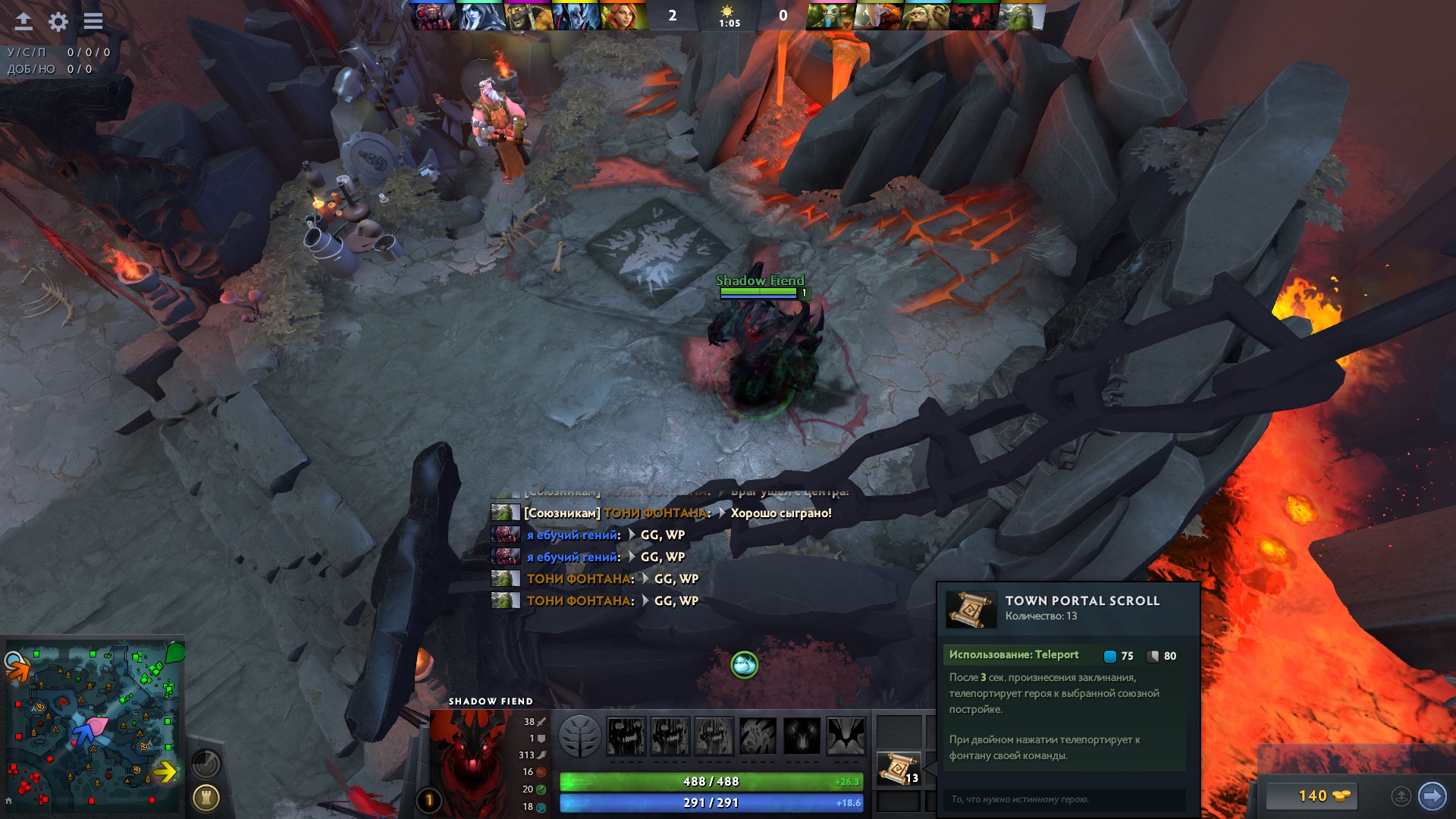
Task: Click the blue courier deliver arrow button
Action: pos(1432,795)
